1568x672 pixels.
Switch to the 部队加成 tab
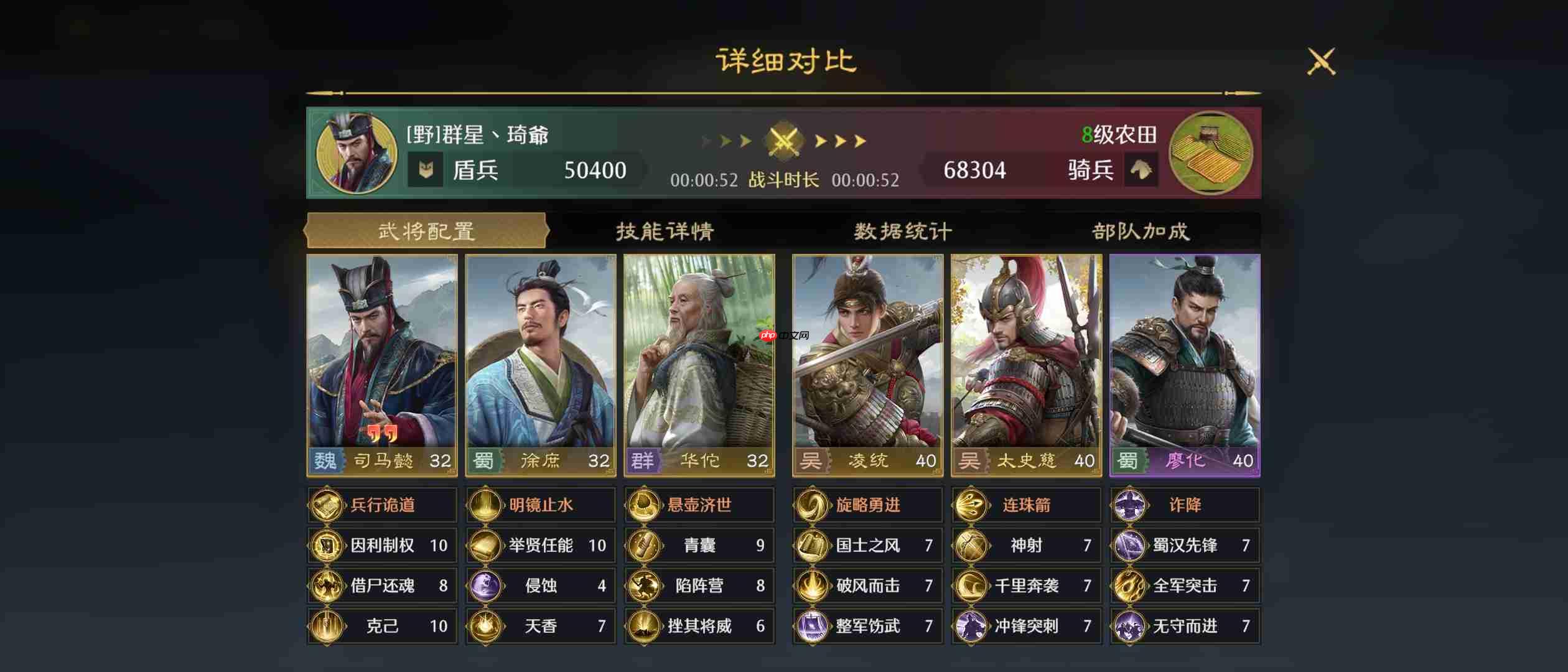pos(1142,230)
